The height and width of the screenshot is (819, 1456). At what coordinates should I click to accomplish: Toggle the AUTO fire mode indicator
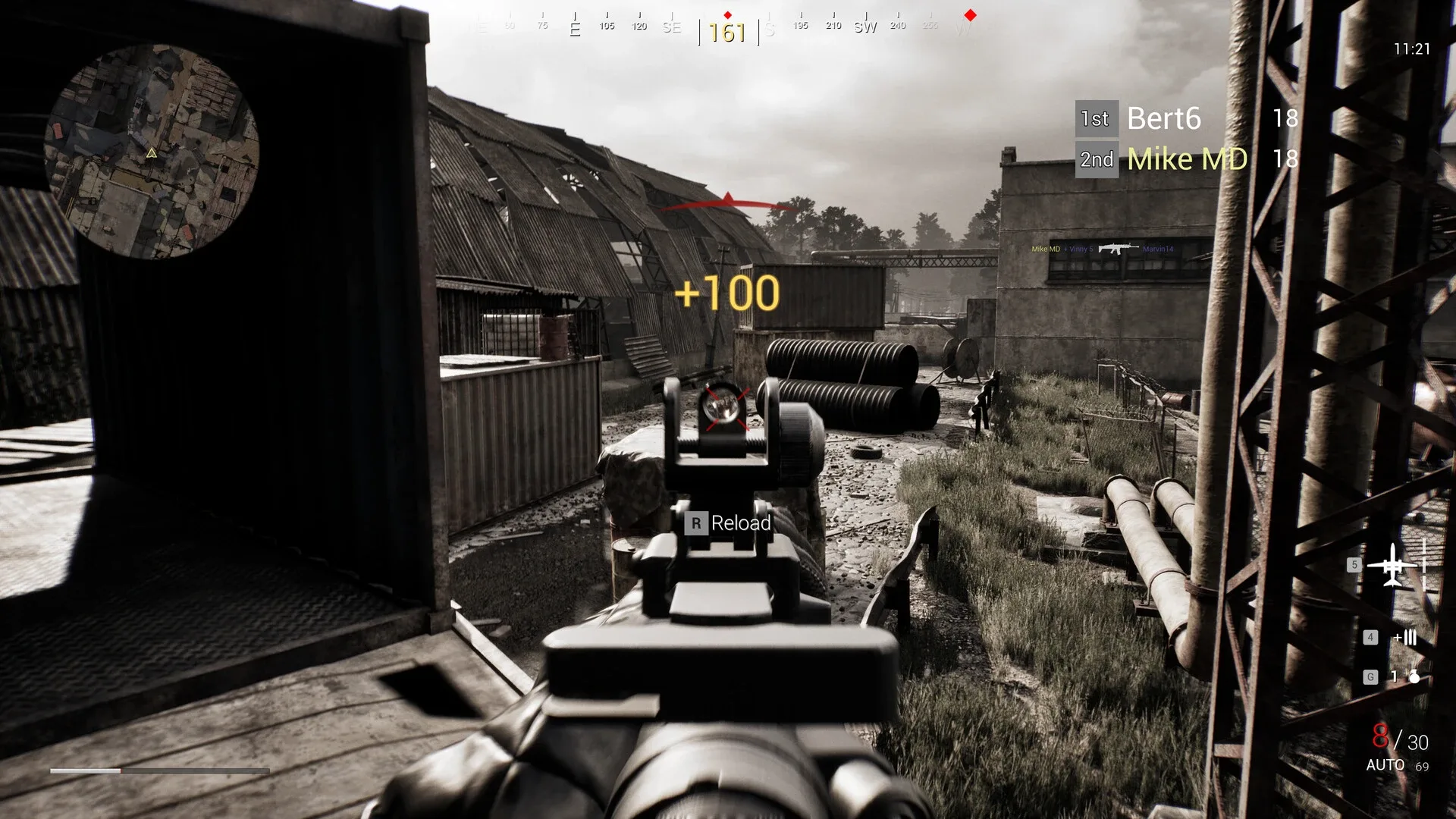click(1385, 766)
